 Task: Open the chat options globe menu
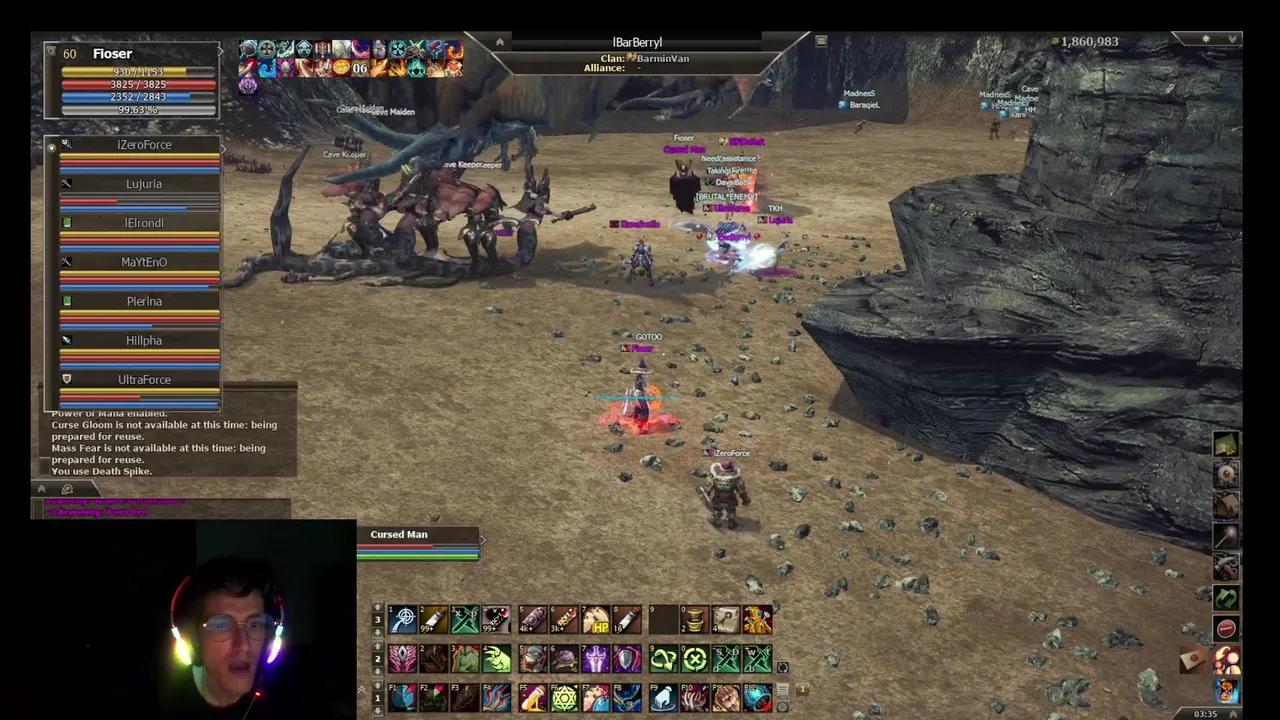click(67, 489)
